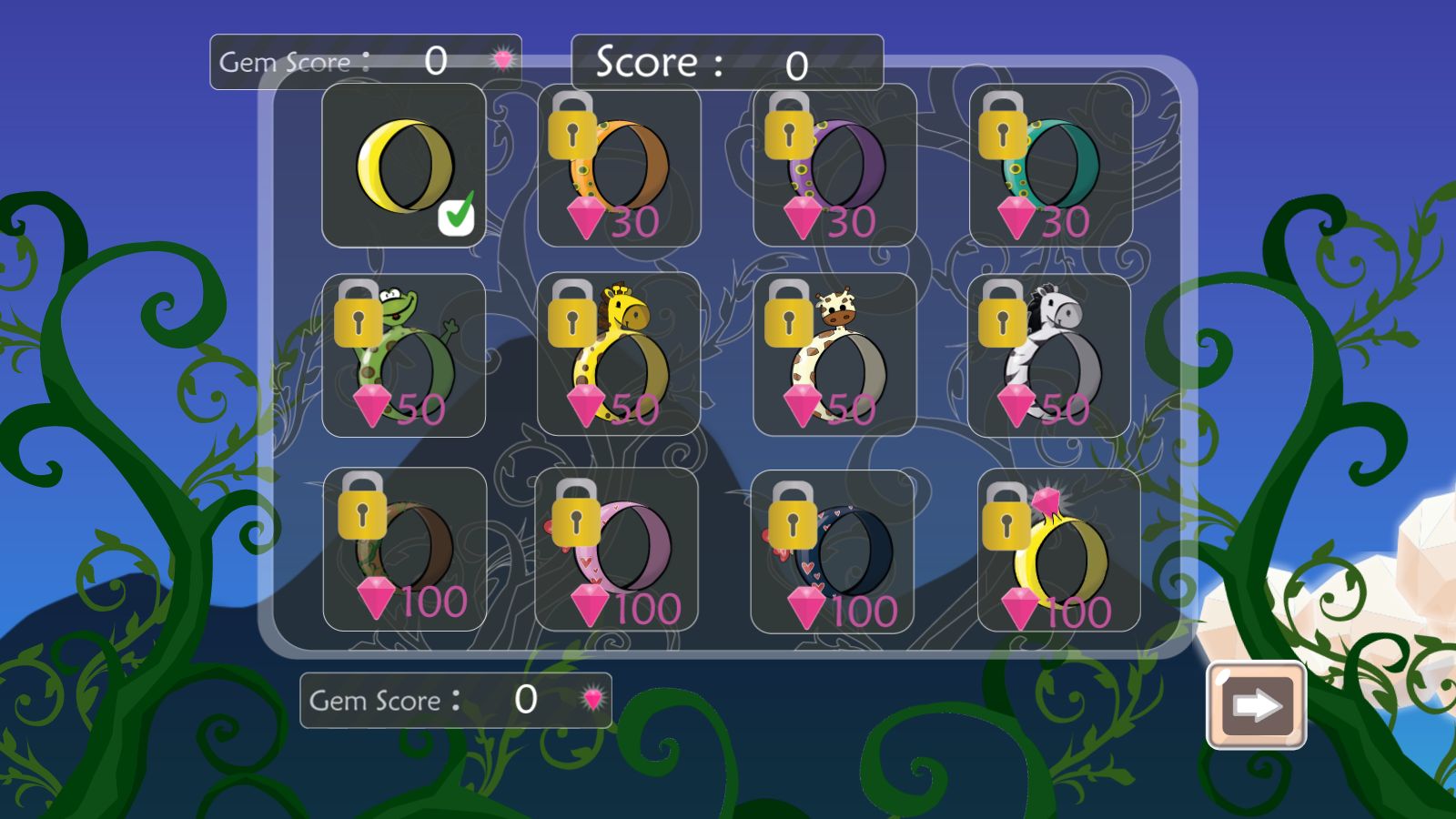Screen dimensions: 1456x819
Task: Unlock the brown-spotted cow ring
Action: coord(834,355)
